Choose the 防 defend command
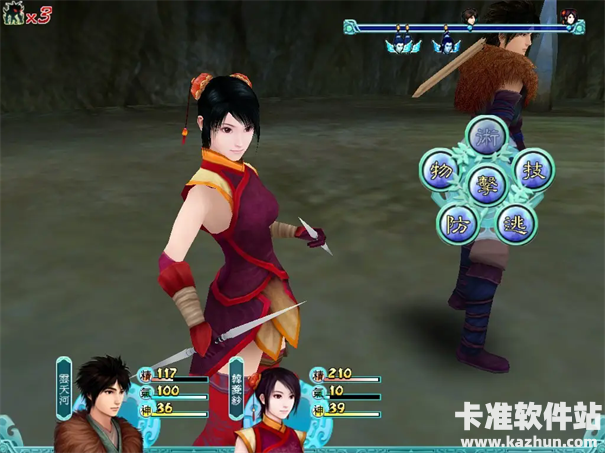The width and height of the screenshot is (605, 453). (457, 221)
